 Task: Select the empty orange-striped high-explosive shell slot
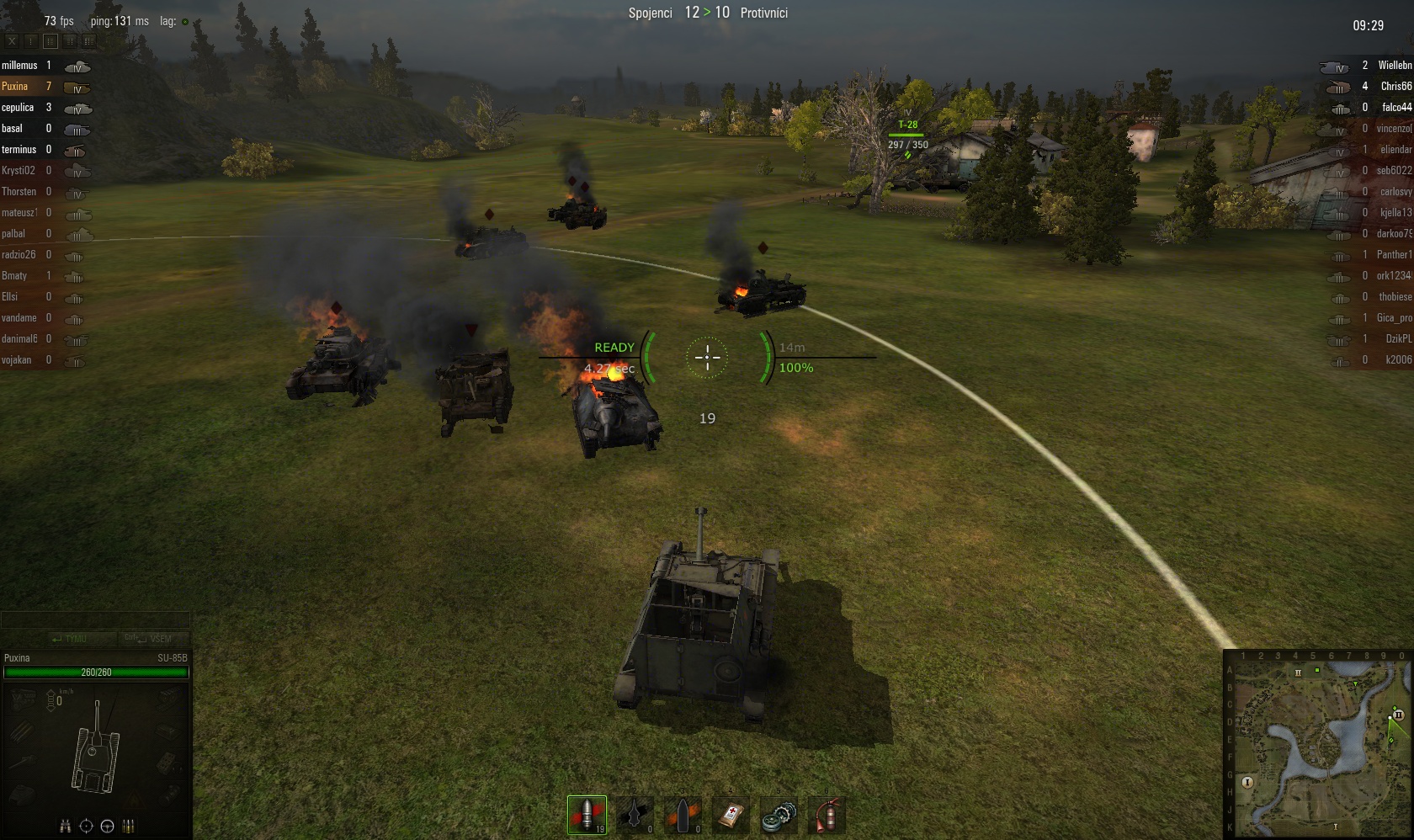pyautogui.click(x=683, y=815)
